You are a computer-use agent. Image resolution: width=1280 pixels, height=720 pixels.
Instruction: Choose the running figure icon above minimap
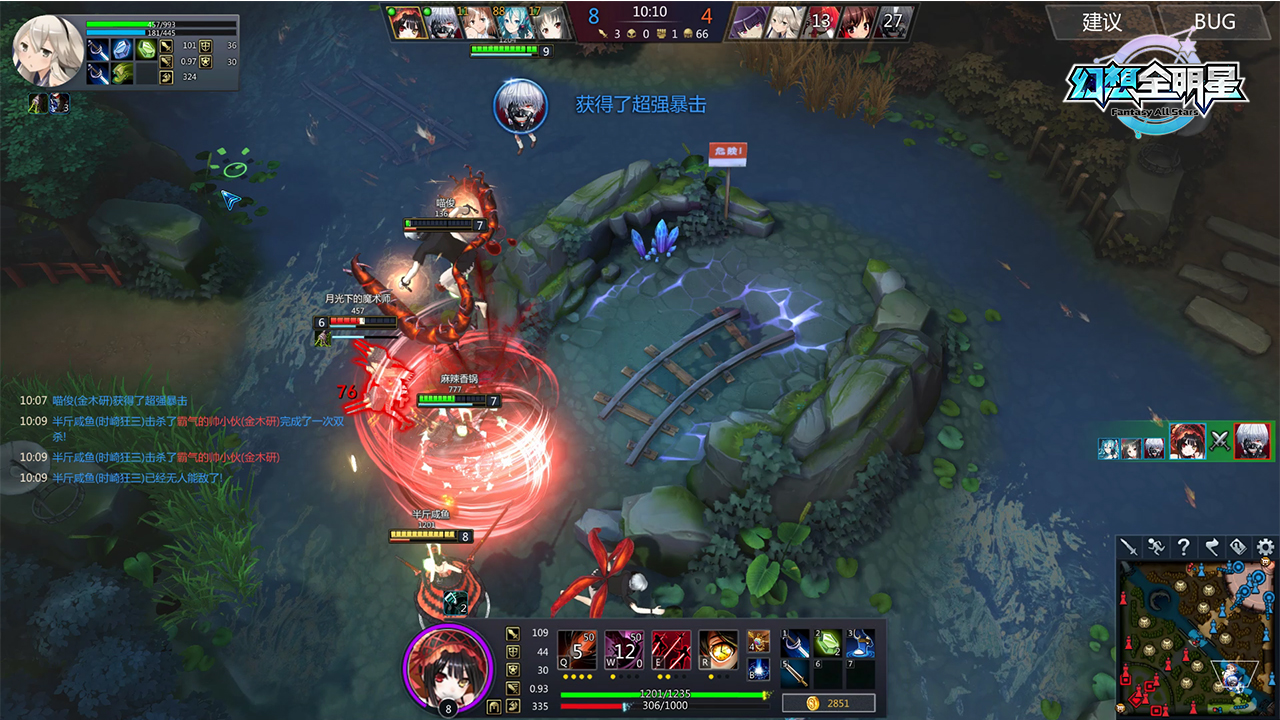click(x=1156, y=547)
